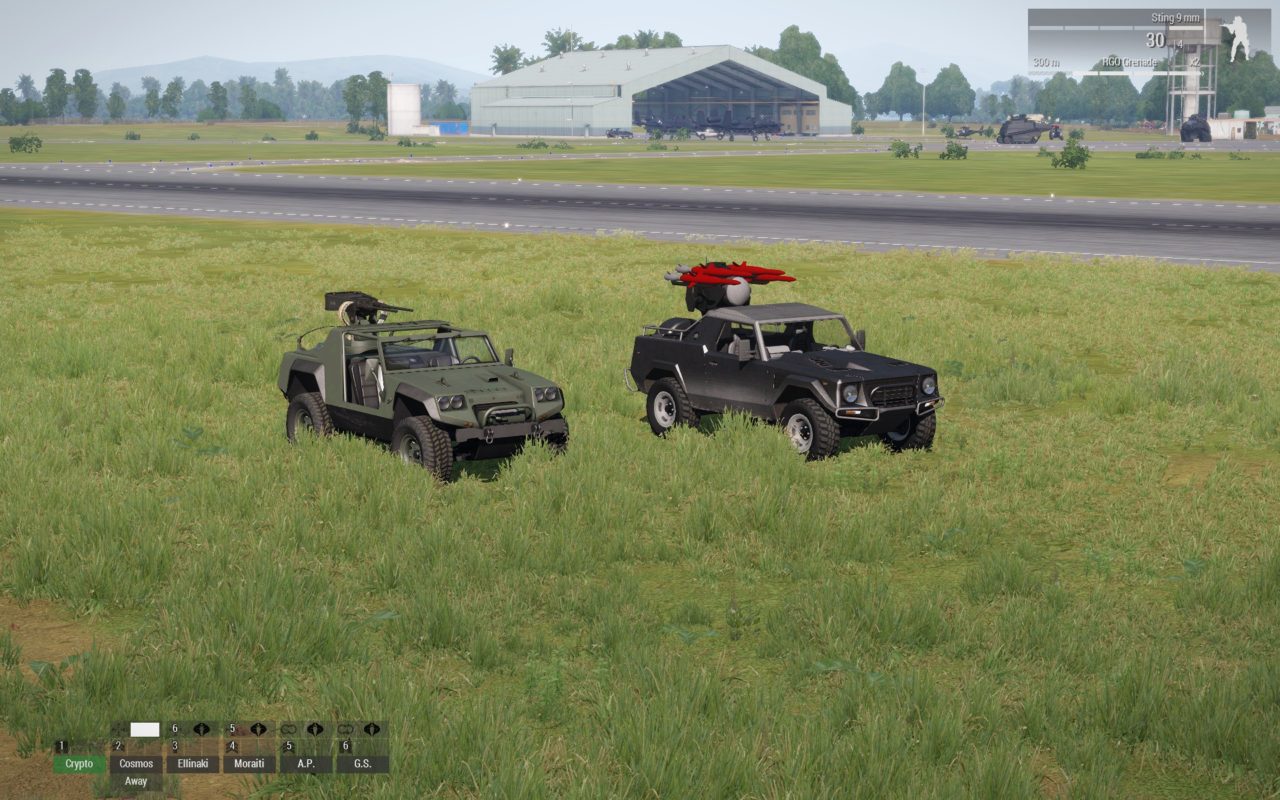This screenshot has width=1280, height=800.
Task: Click the Away status label under Cosmos
Action: click(x=136, y=780)
